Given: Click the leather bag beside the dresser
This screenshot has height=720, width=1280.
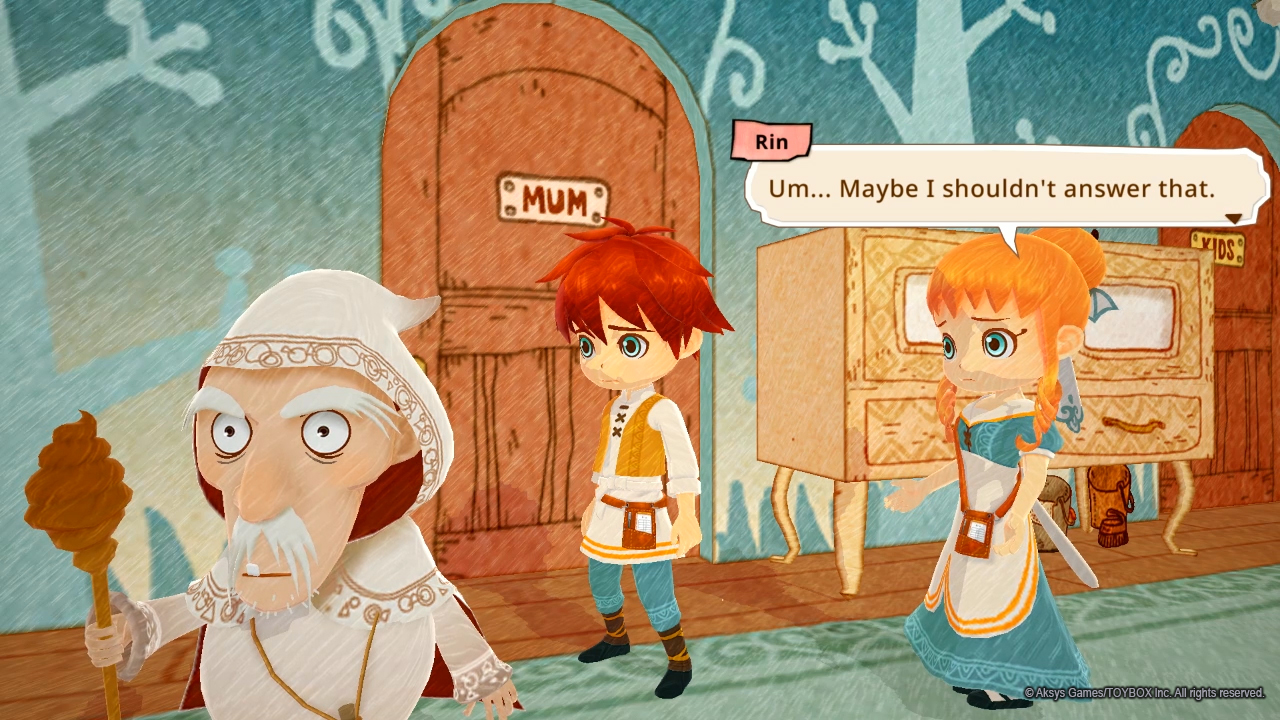Looking at the screenshot, I should [x=1106, y=500].
